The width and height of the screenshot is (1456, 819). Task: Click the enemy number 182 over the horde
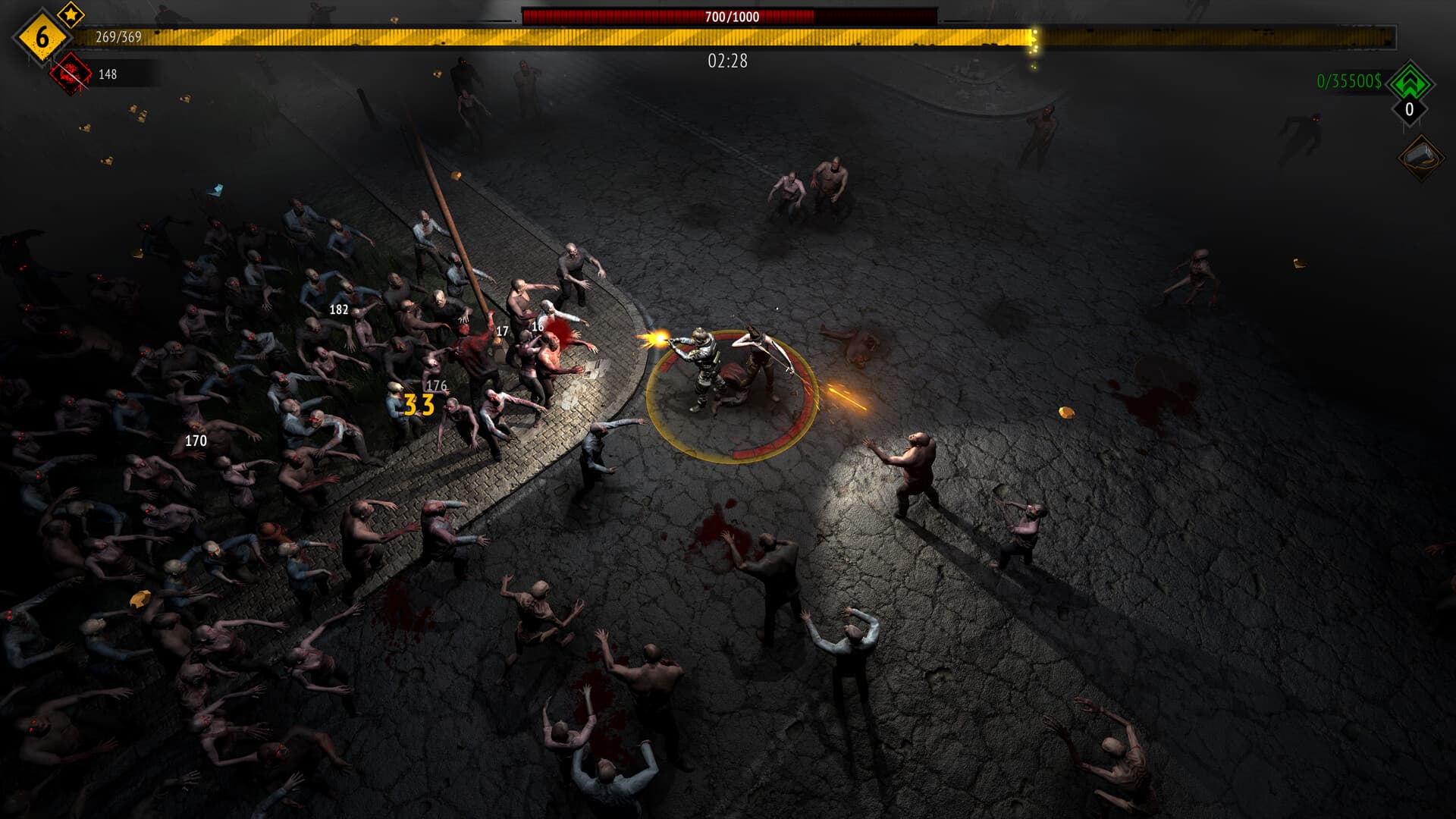tap(339, 309)
